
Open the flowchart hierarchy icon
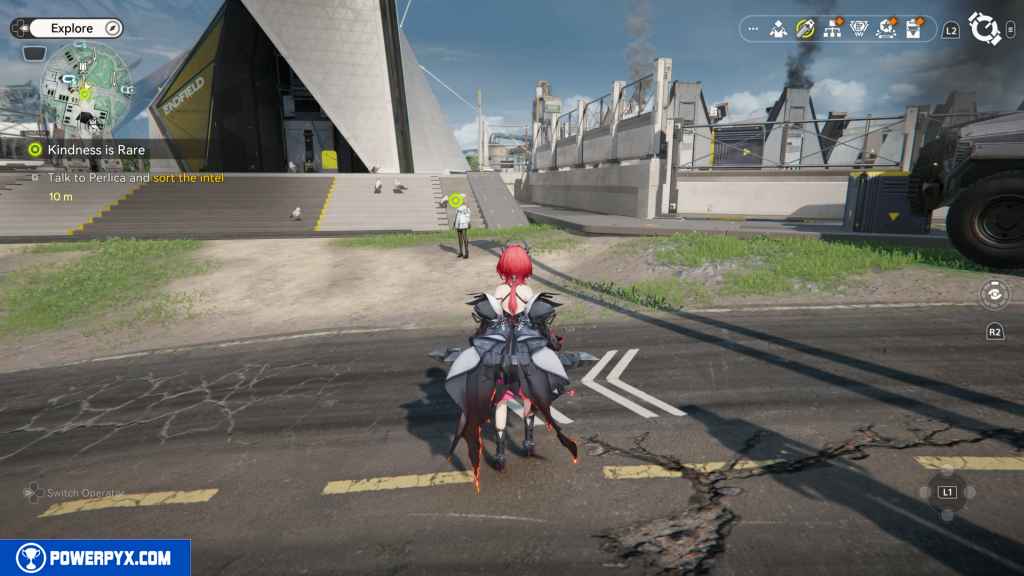[832, 29]
